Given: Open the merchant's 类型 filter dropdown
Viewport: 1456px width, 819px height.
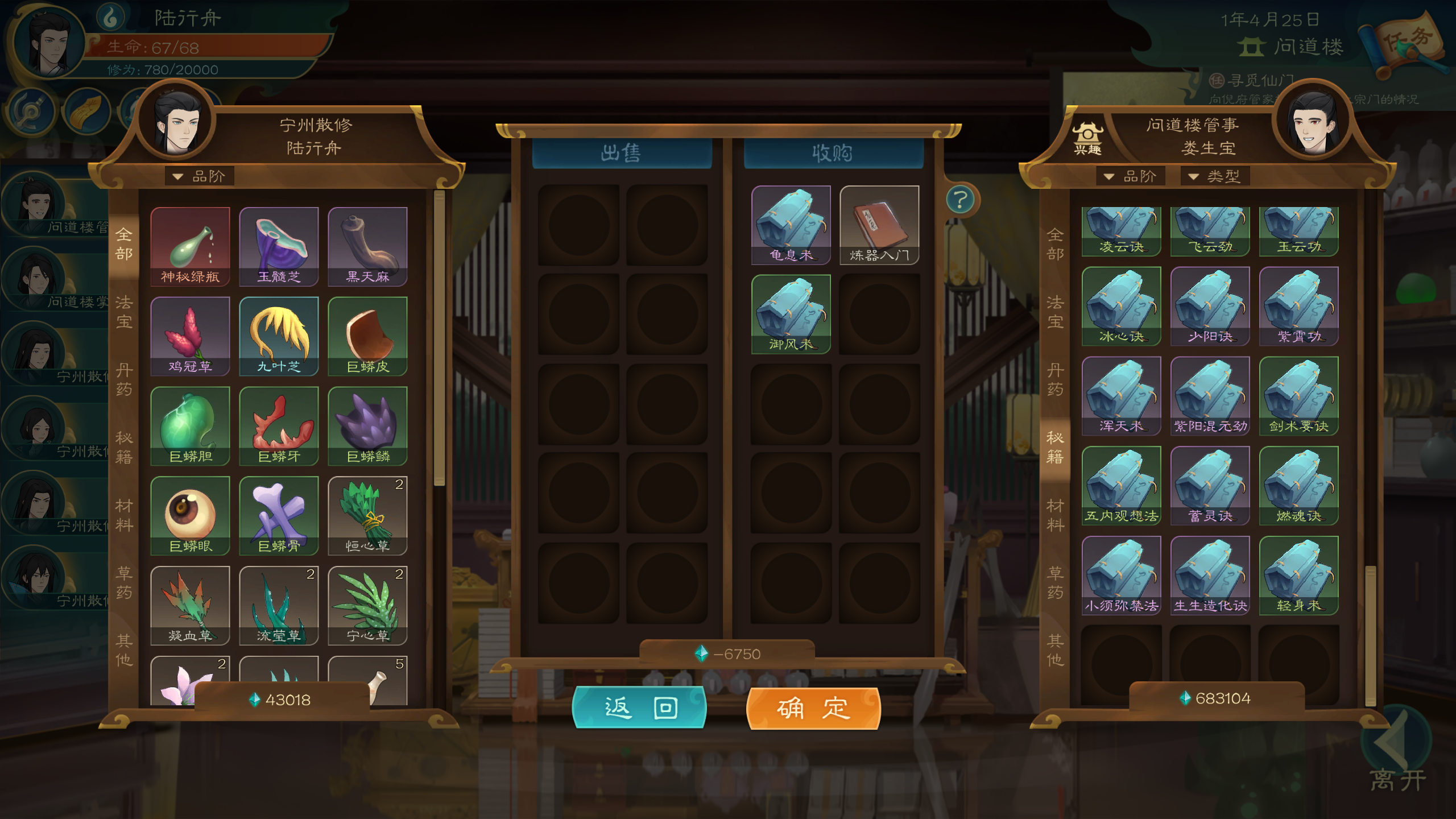Looking at the screenshot, I should point(1215,176).
